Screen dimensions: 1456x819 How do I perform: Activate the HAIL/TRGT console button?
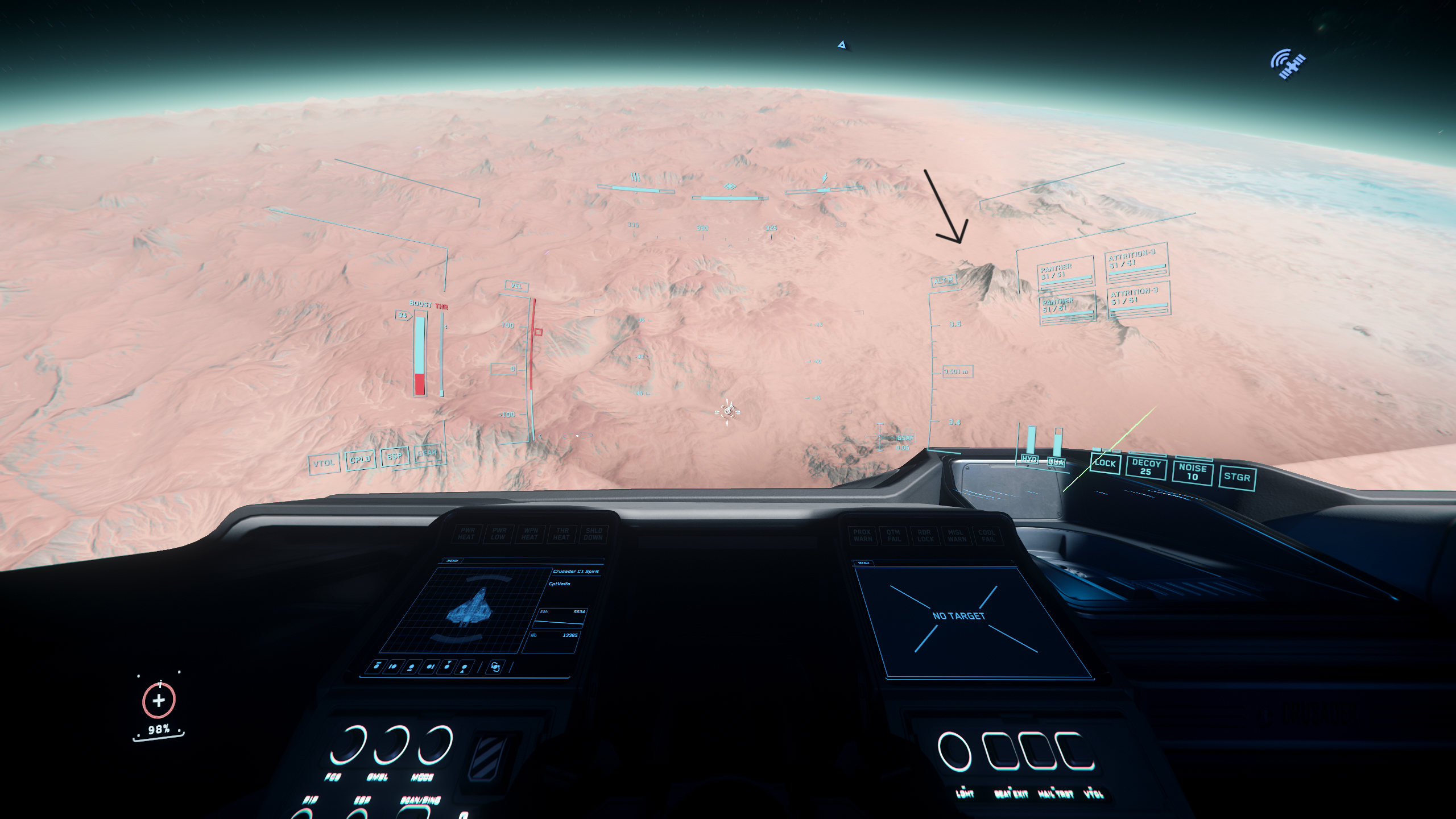point(1037,752)
